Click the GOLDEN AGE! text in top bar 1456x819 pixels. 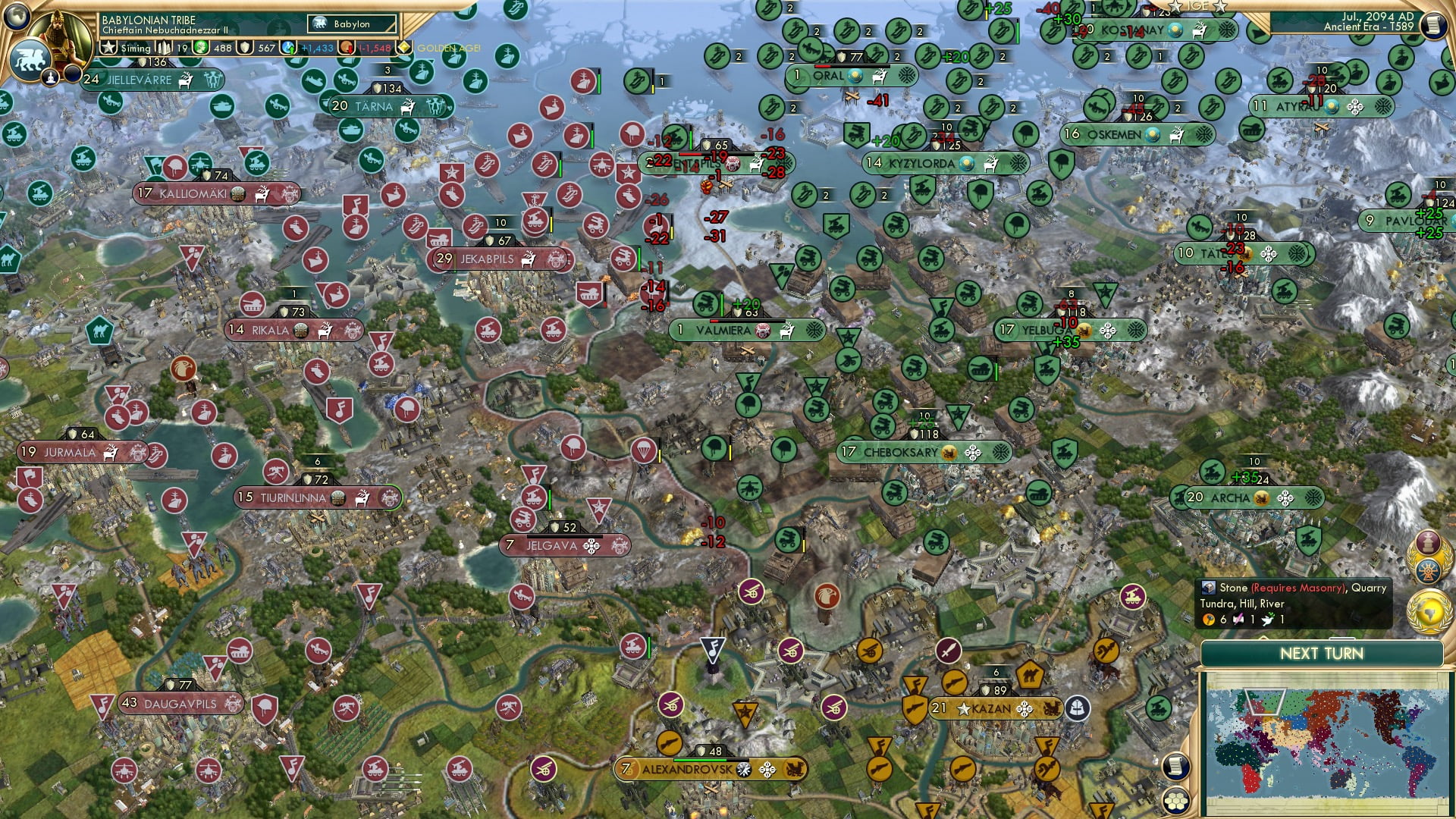click(x=447, y=48)
